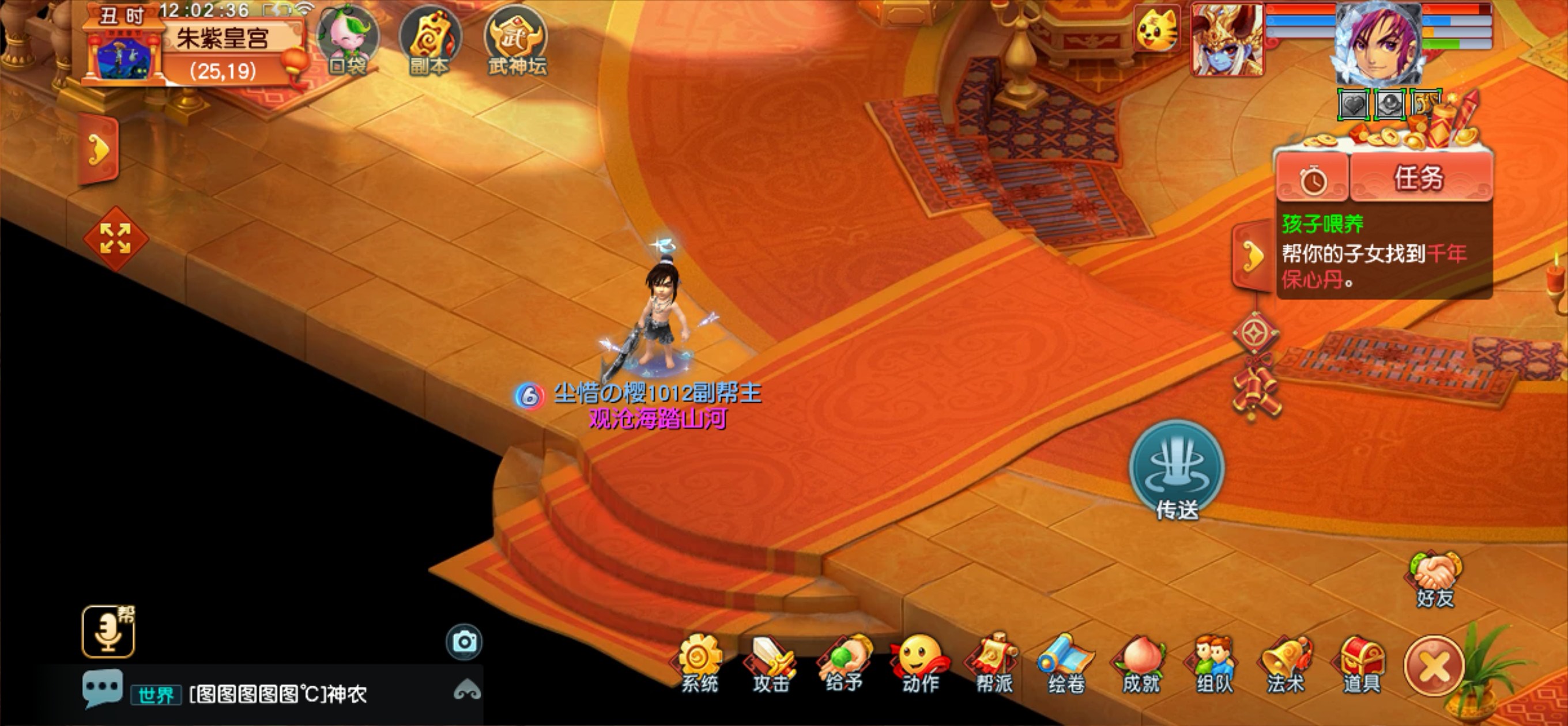Show the 成就 achievements panel
The height and width of the screenshot is (726, 1568).
click(1141, 664)
